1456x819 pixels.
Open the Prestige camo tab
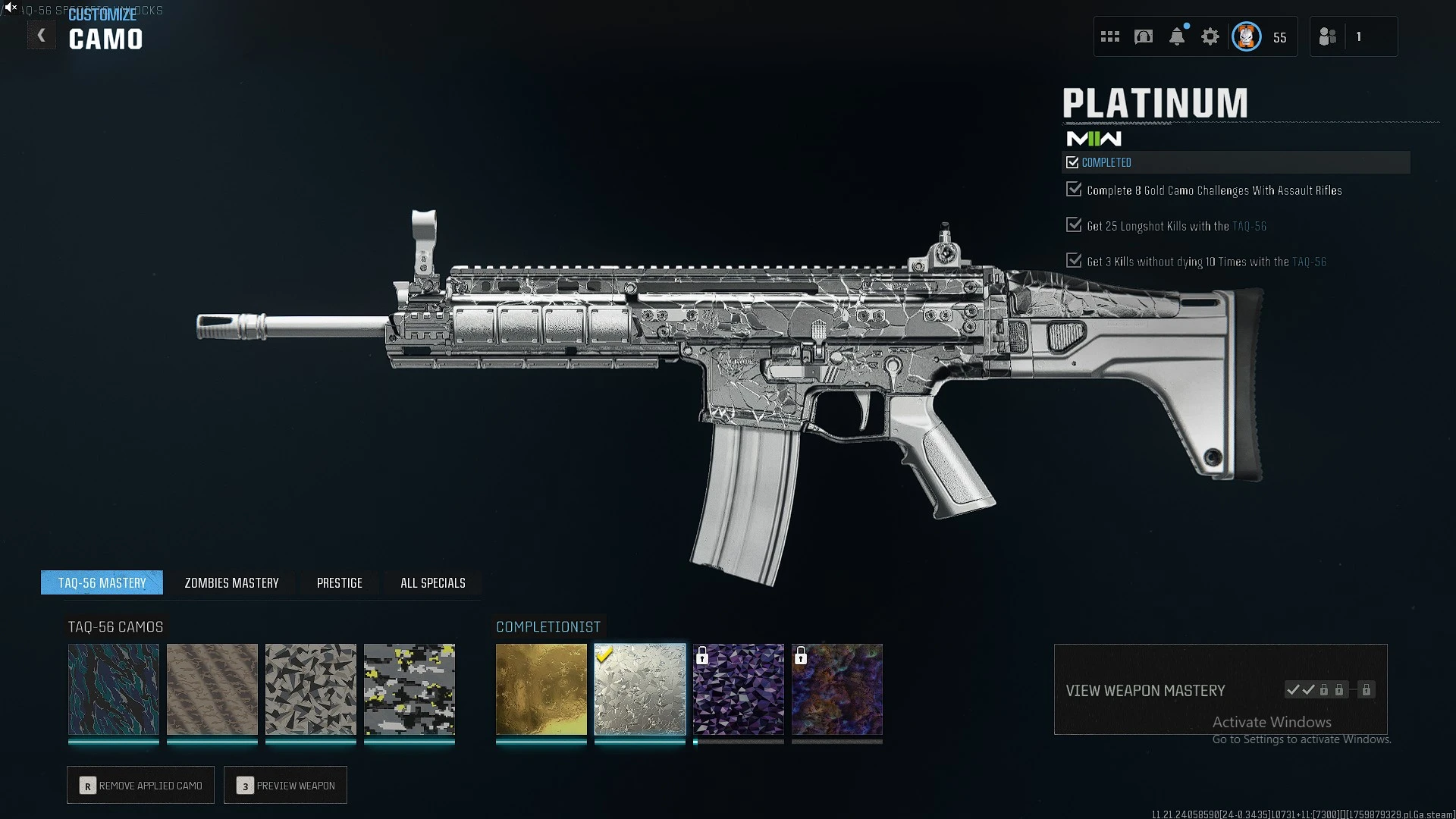click(x=339, y=583)
